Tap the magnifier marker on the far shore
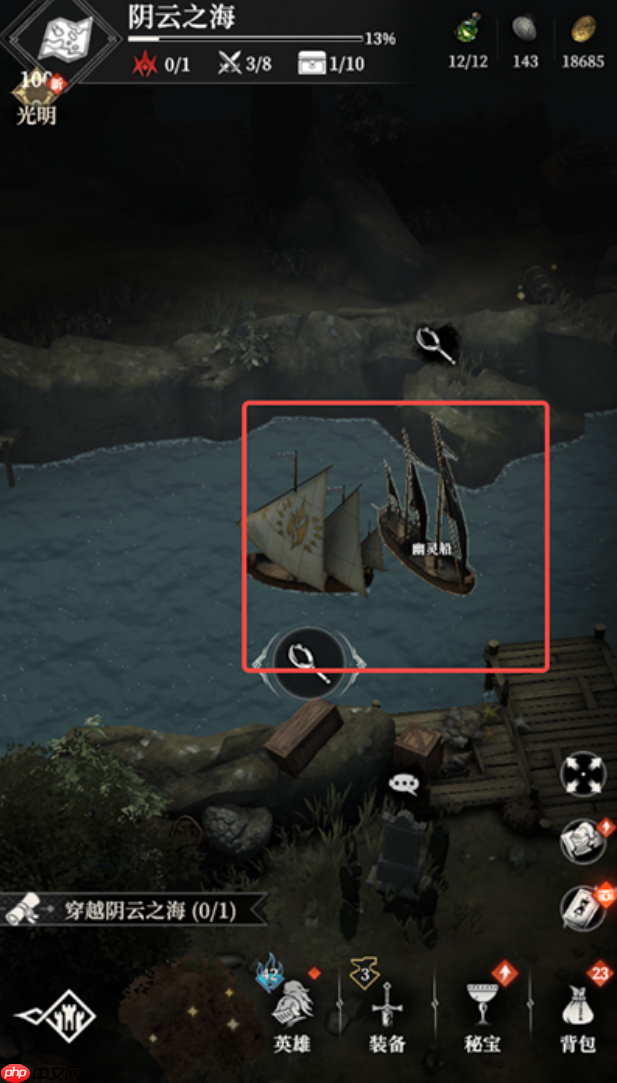The width and height of the screenshot is (617, 1083). click(x=437, y=345)
